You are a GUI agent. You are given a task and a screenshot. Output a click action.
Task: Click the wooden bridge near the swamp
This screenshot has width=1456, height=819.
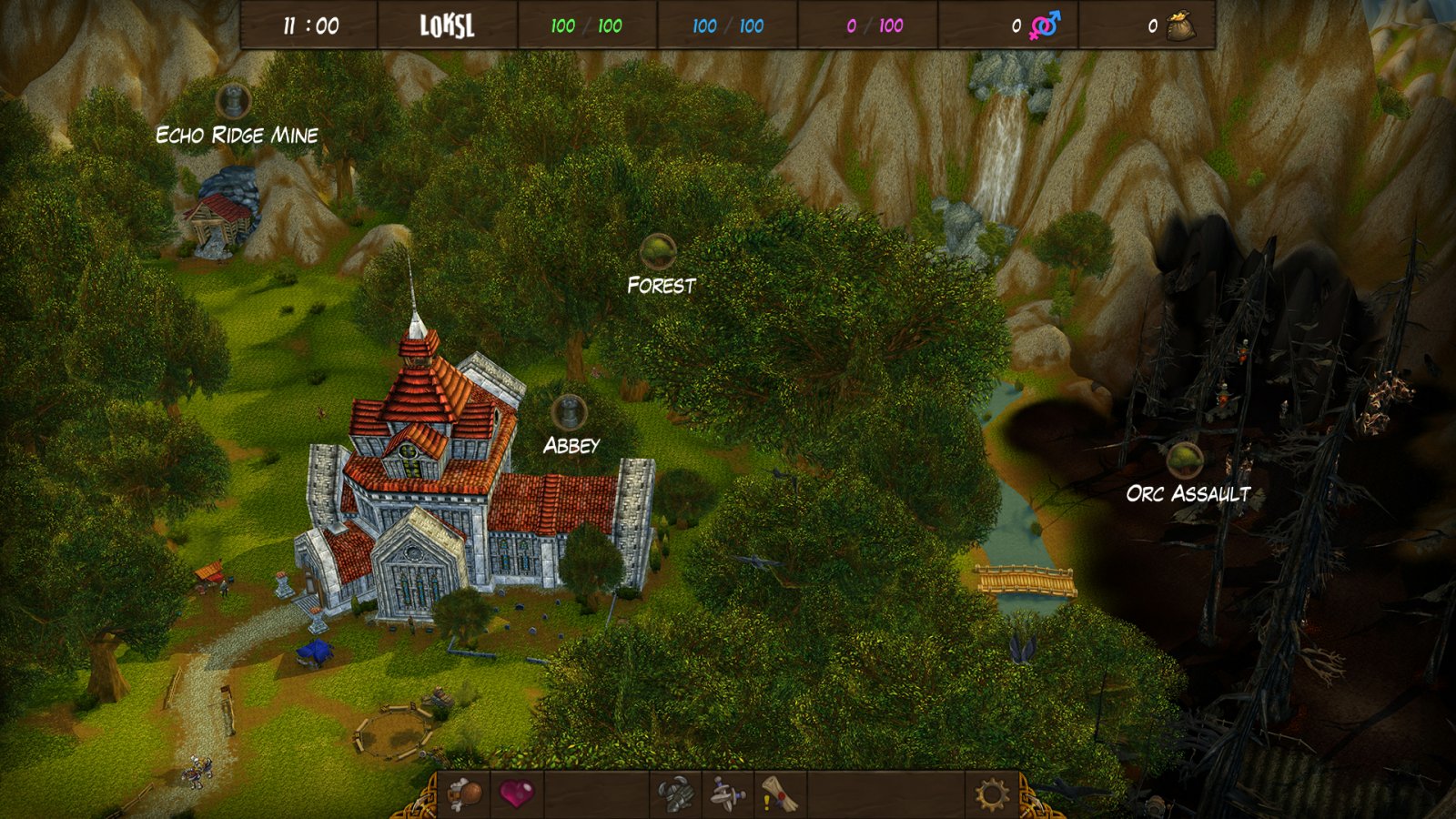click(1026, 577)
